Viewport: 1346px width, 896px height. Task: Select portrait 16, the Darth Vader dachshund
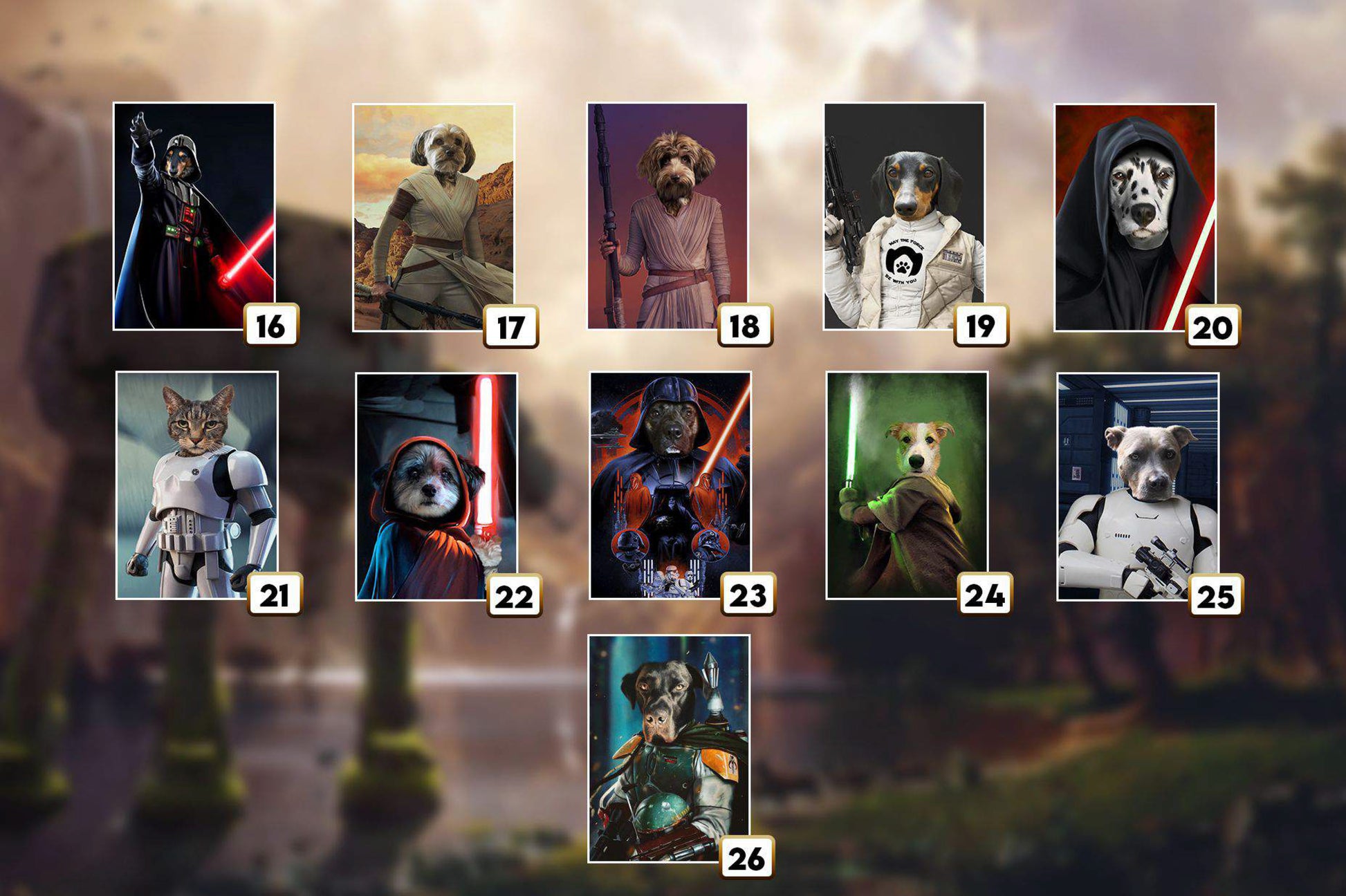(194, 216)
